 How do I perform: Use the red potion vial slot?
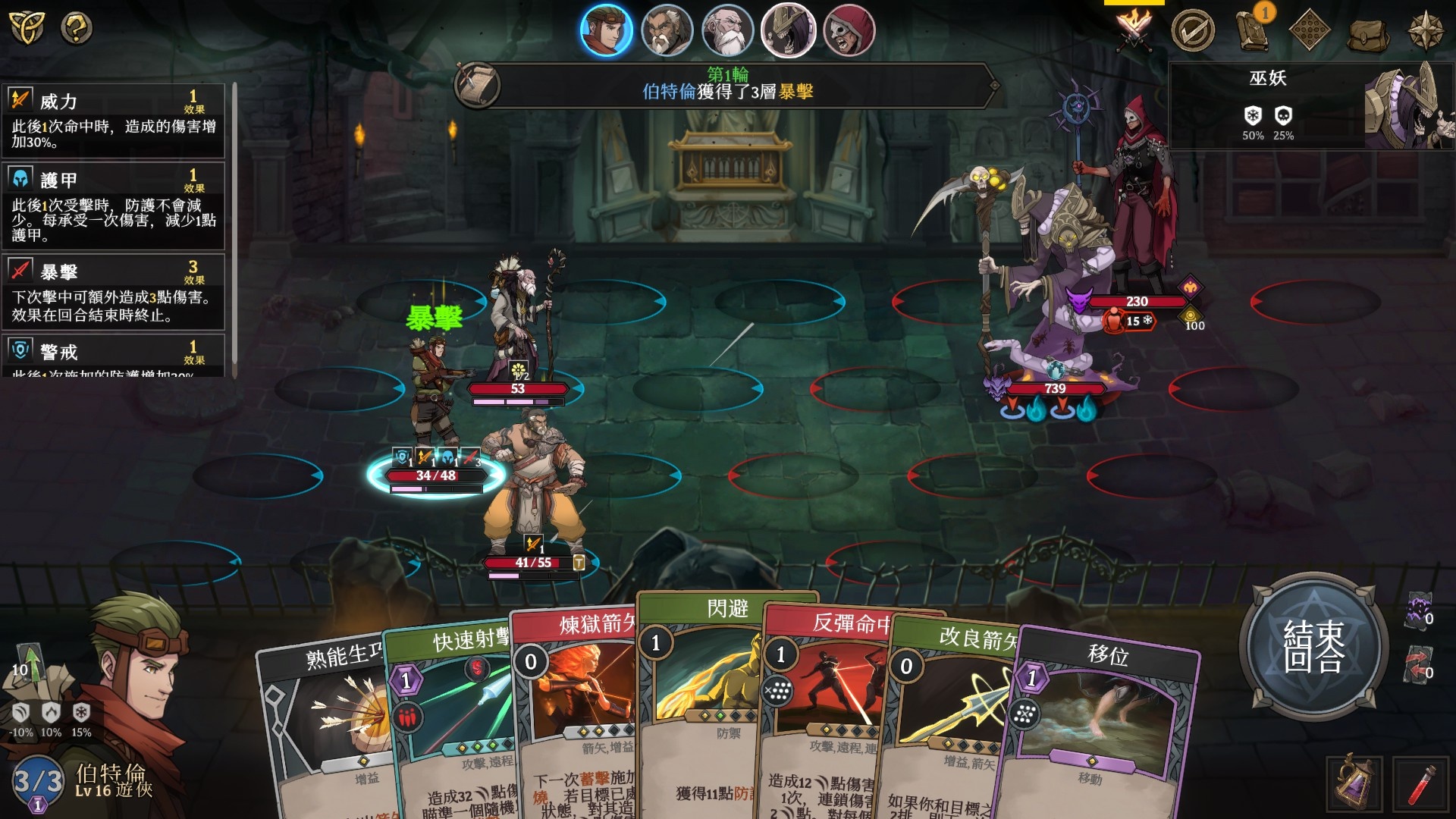click(x=1420, y=784)
